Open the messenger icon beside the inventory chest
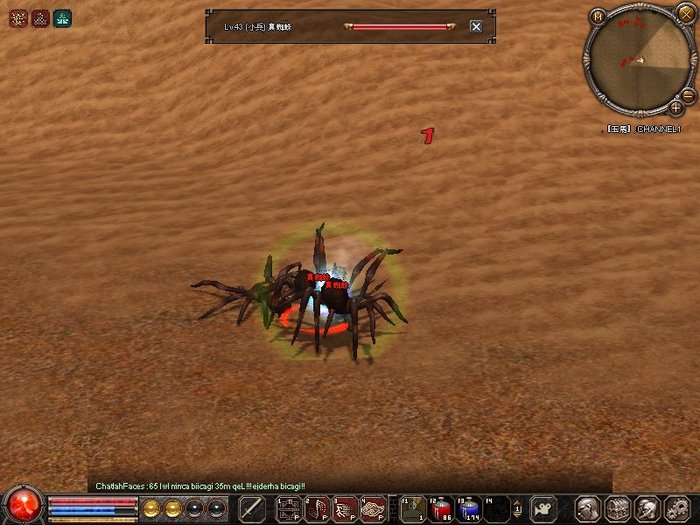Viewport: 700px width, 525px height. point(648,509)
